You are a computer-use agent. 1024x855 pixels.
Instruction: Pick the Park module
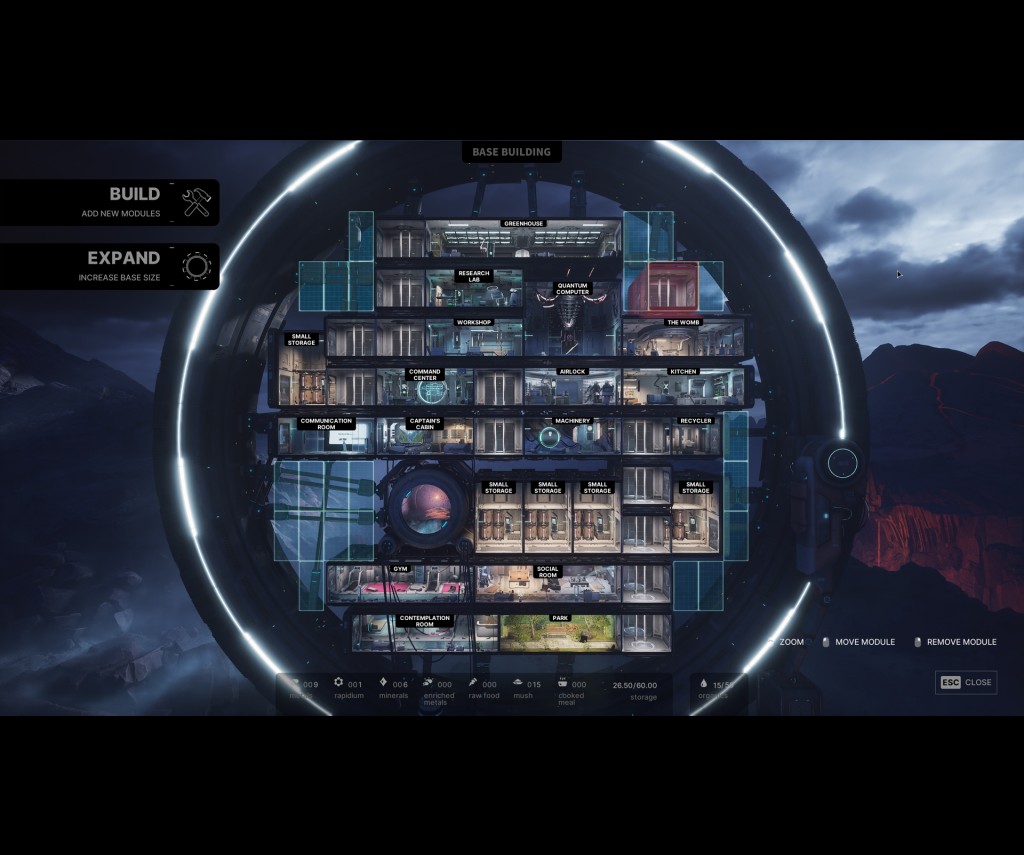559,632
